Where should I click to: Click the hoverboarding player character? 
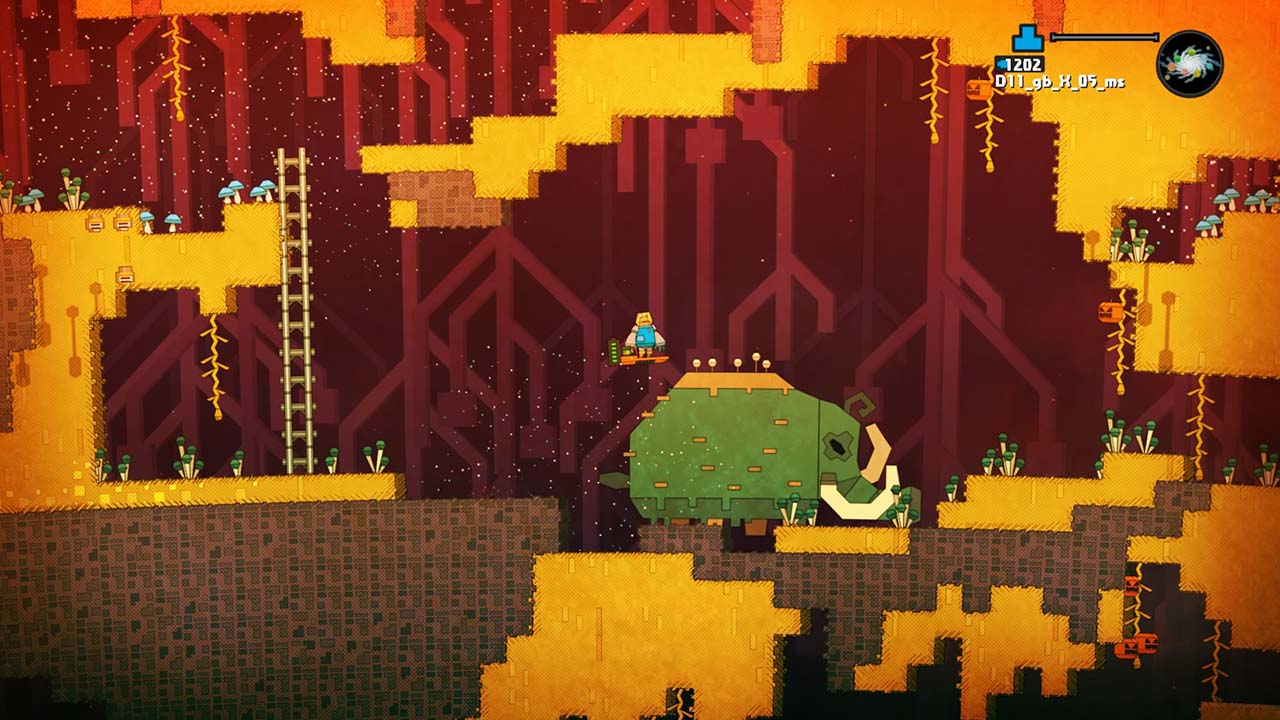pos(643,332)
